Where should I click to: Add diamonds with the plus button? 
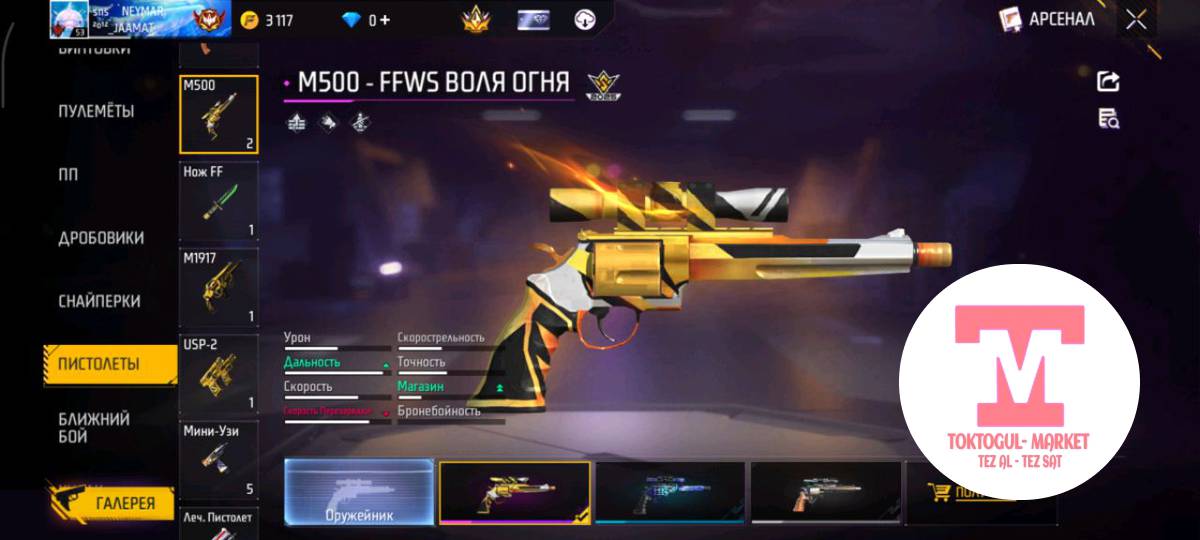(386, 20)
